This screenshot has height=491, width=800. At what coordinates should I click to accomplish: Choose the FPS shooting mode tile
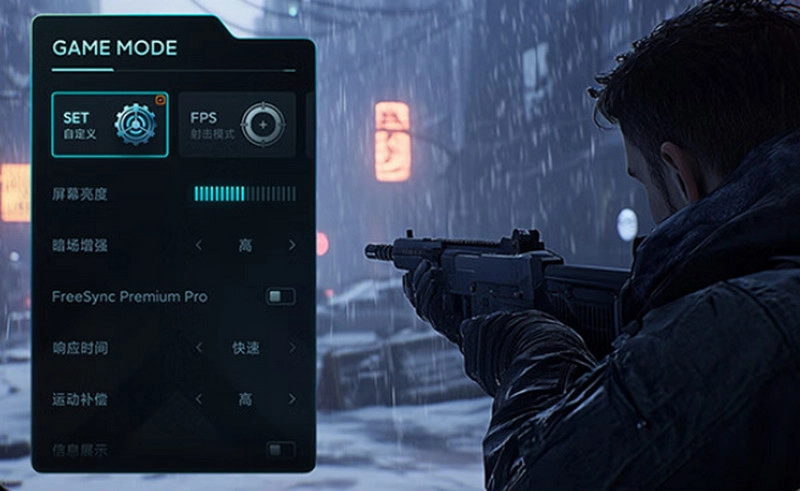pyautogui.click(x=237, y=124)
